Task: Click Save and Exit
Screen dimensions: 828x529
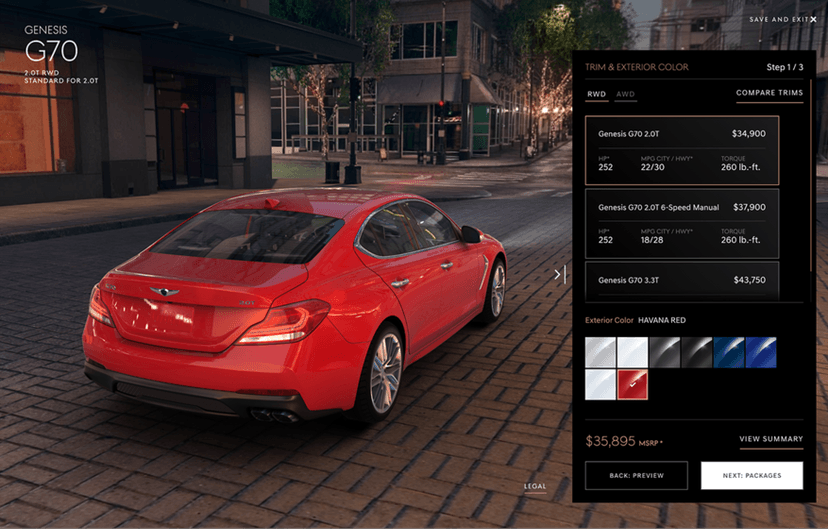Action: 783,19
